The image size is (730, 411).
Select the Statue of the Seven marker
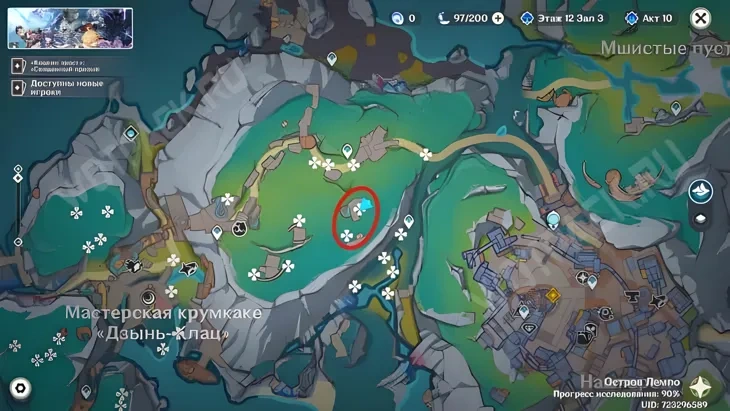click(x=553, y=219)
